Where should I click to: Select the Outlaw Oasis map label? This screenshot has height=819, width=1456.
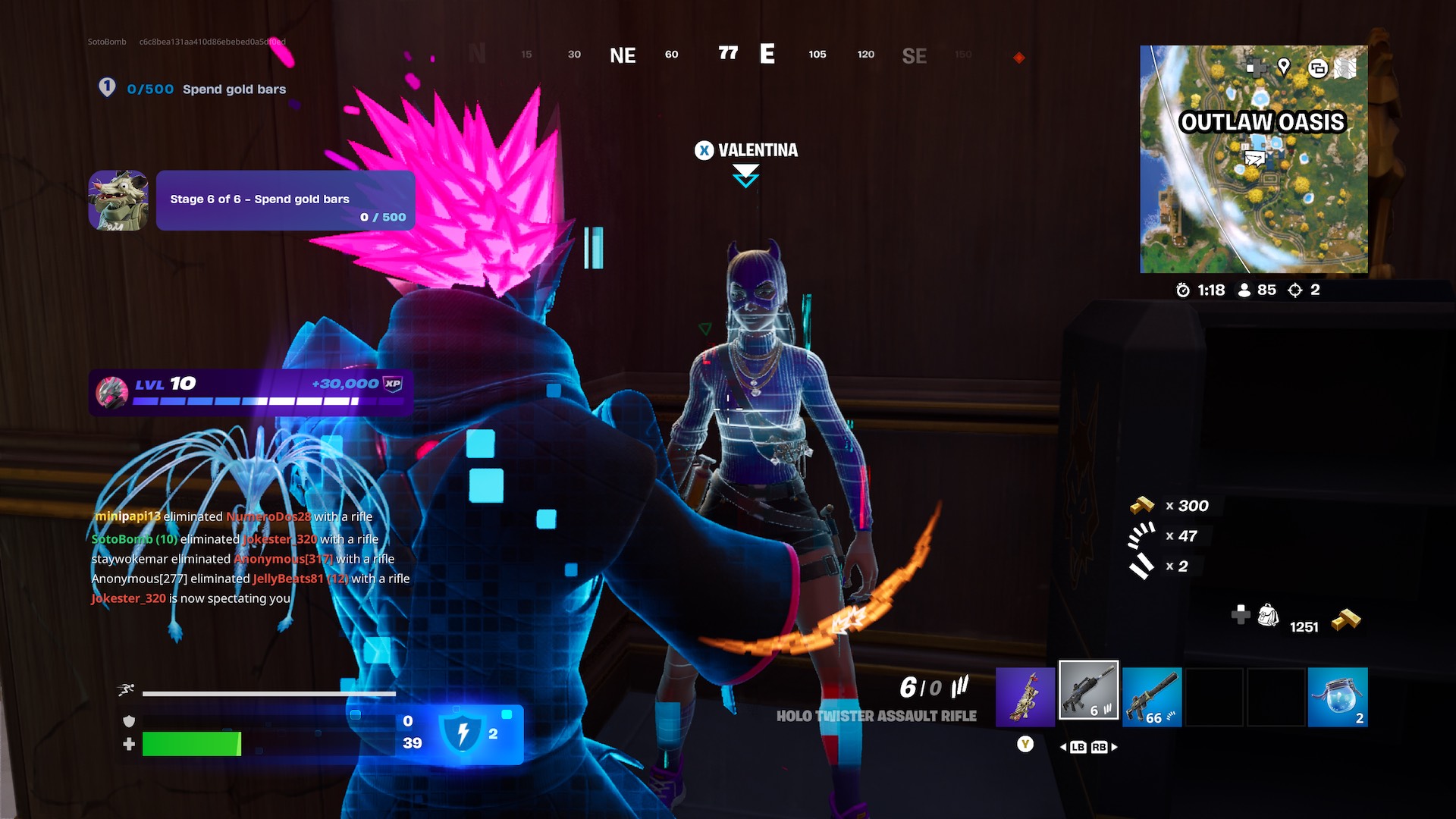pyautogui.click(x=1263, y=120)
